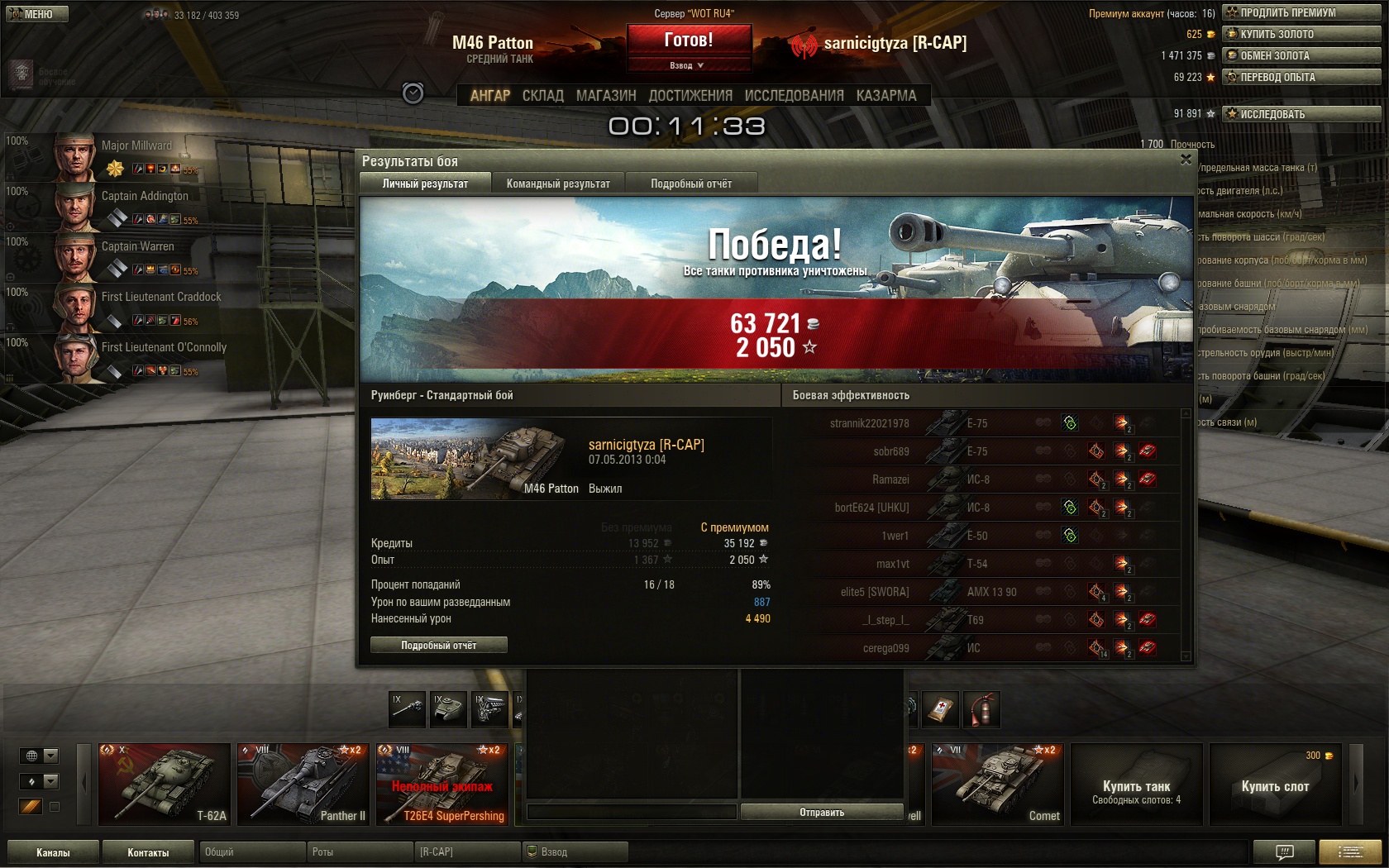Open the Подробный отчёт tab
The width and height of the screenshot is (1389, 868).
click(690, 184)
